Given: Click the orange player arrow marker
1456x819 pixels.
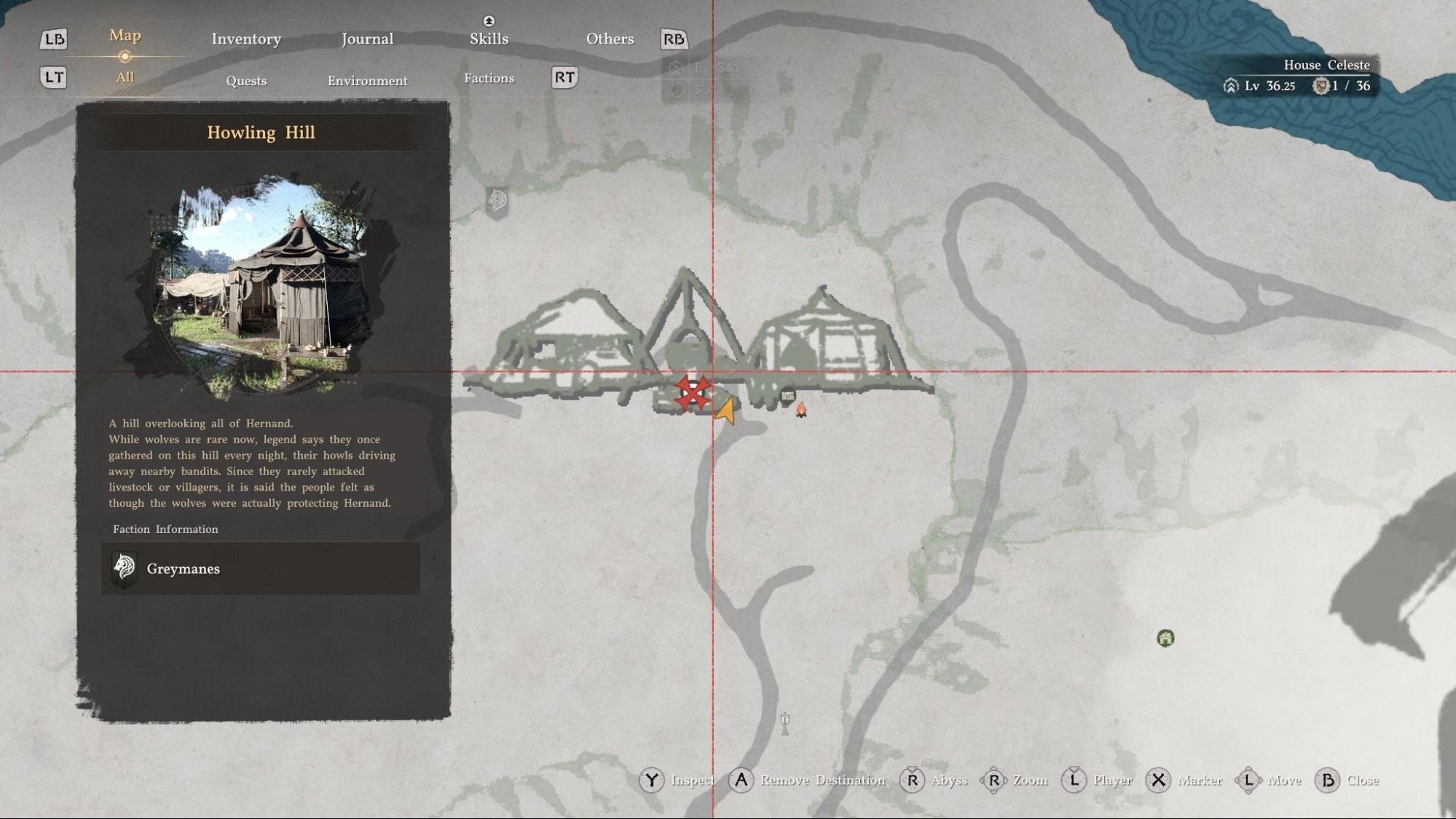Looking at the screenshot, I should [725, 411].
